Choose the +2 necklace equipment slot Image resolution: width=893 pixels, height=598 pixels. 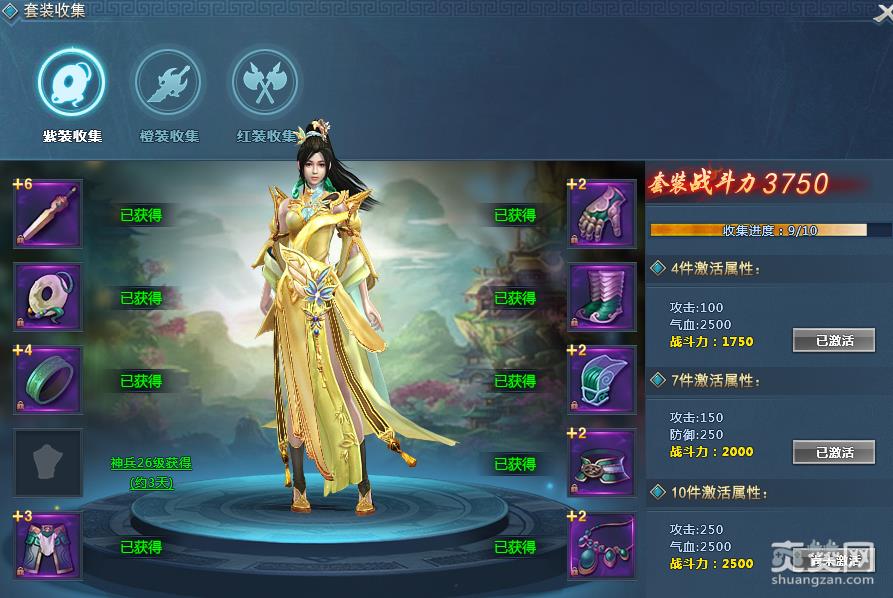coord(602,546)
